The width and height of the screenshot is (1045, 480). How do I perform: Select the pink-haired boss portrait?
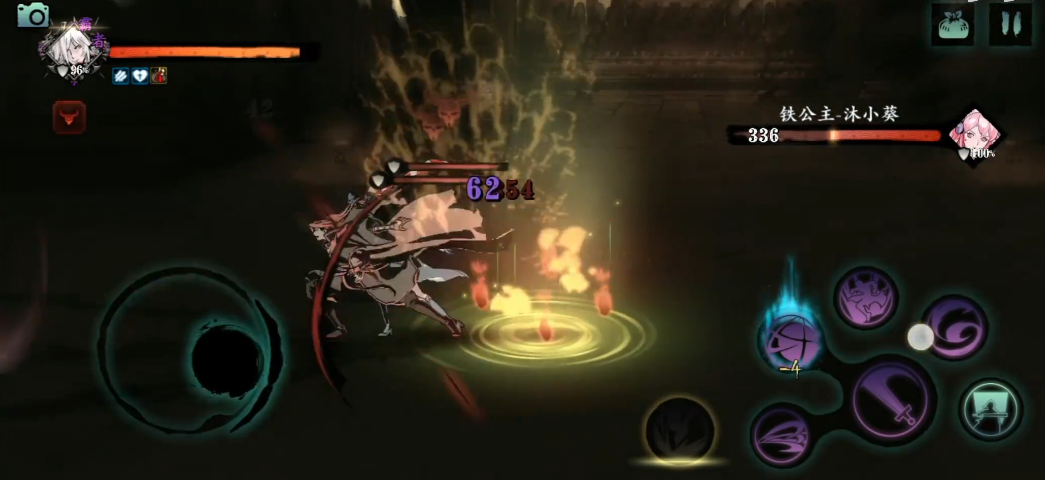tap(970, 133)
